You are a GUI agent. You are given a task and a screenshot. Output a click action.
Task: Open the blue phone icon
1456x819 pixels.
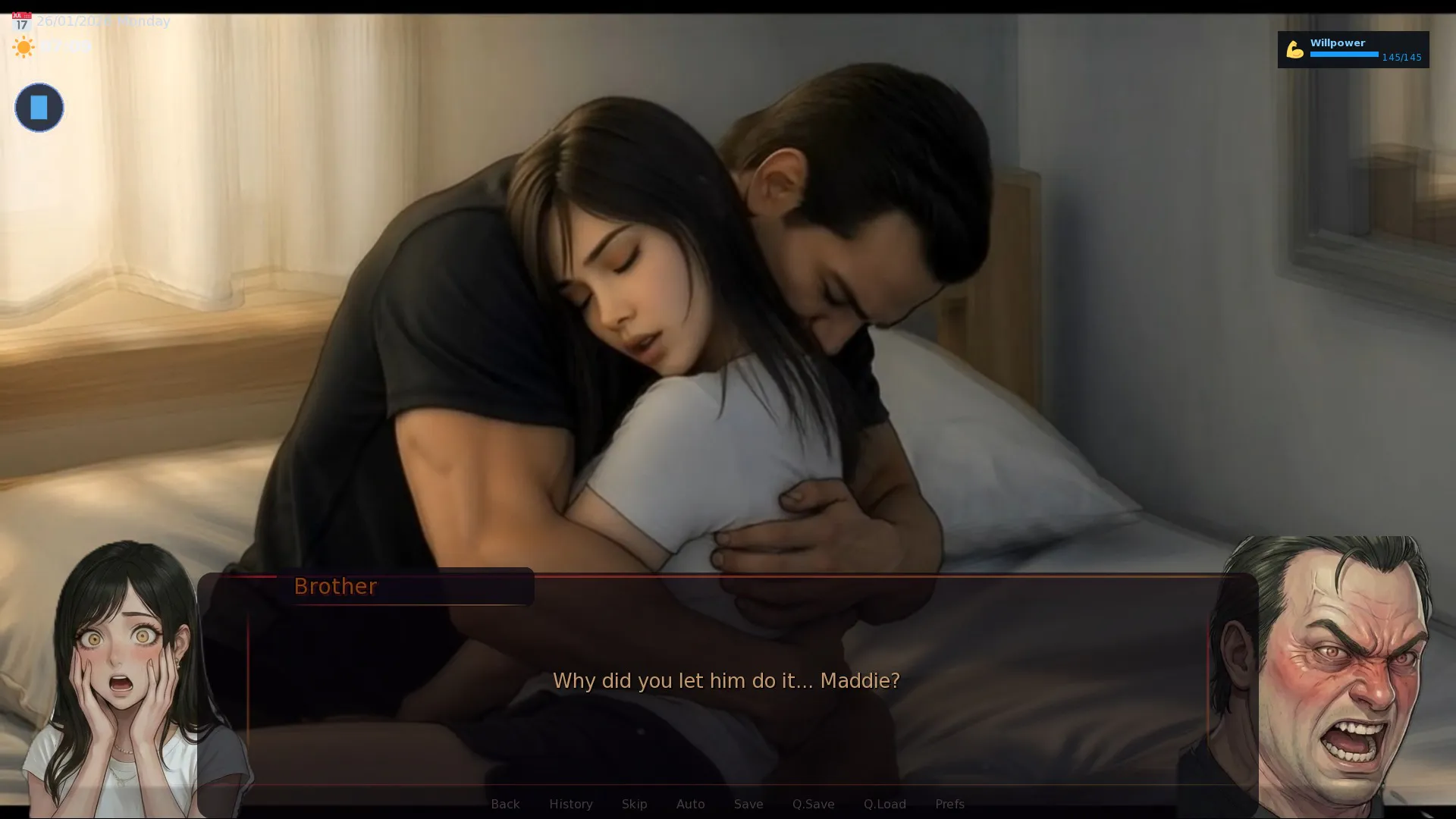(39, 107)
